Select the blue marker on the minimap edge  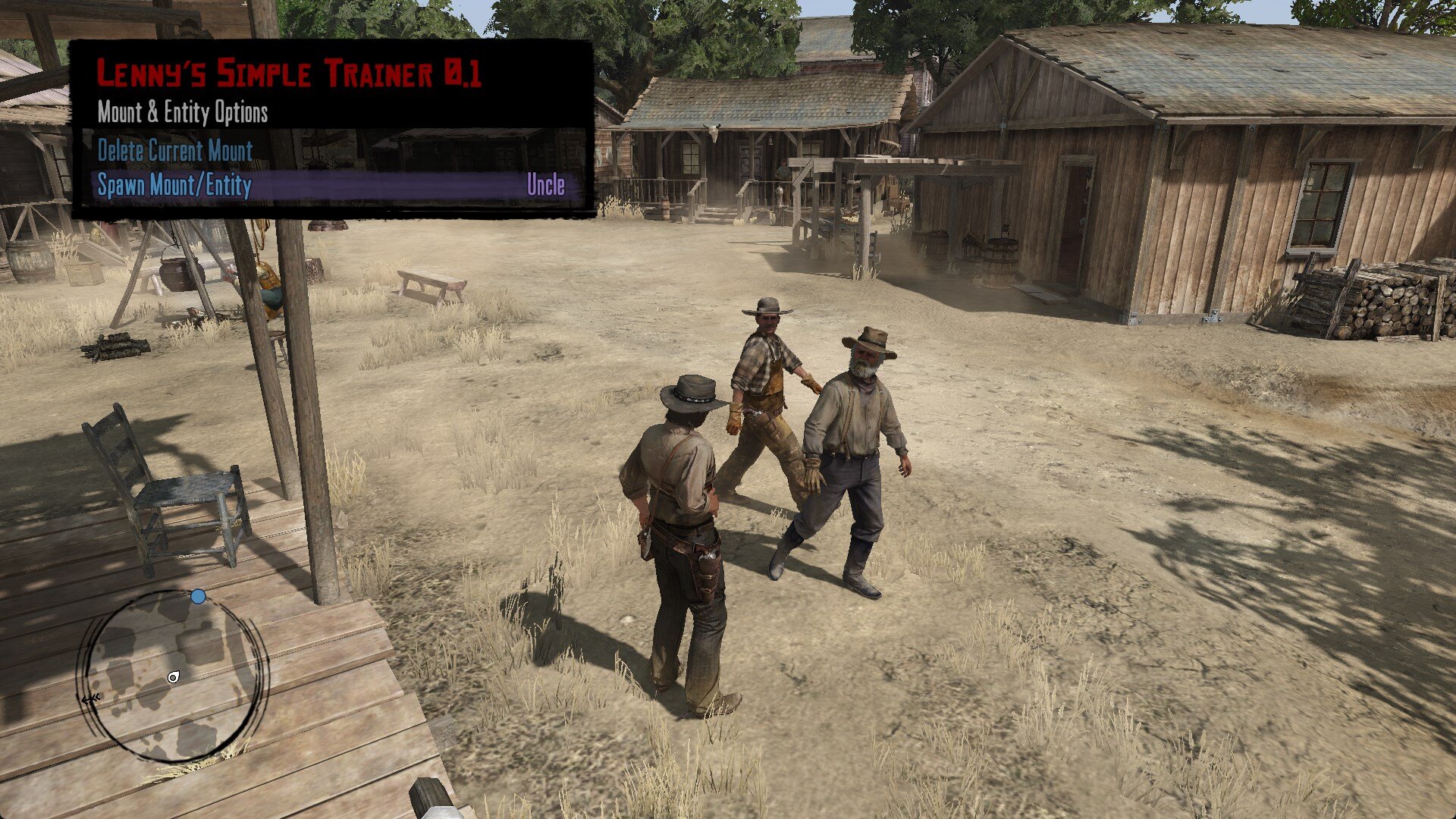[x=199, y=597]
